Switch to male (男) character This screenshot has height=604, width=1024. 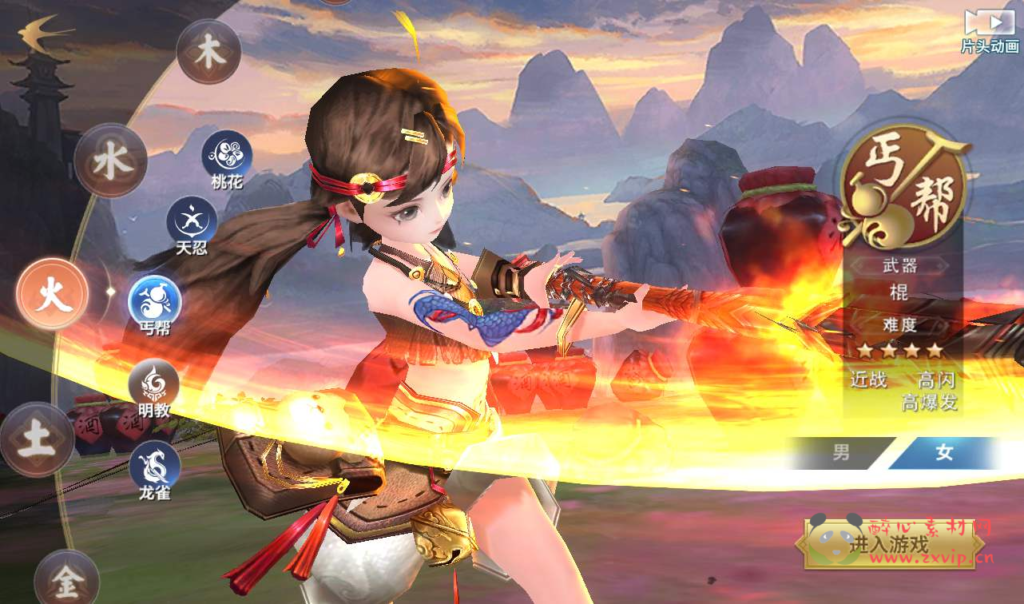[841, 453]
